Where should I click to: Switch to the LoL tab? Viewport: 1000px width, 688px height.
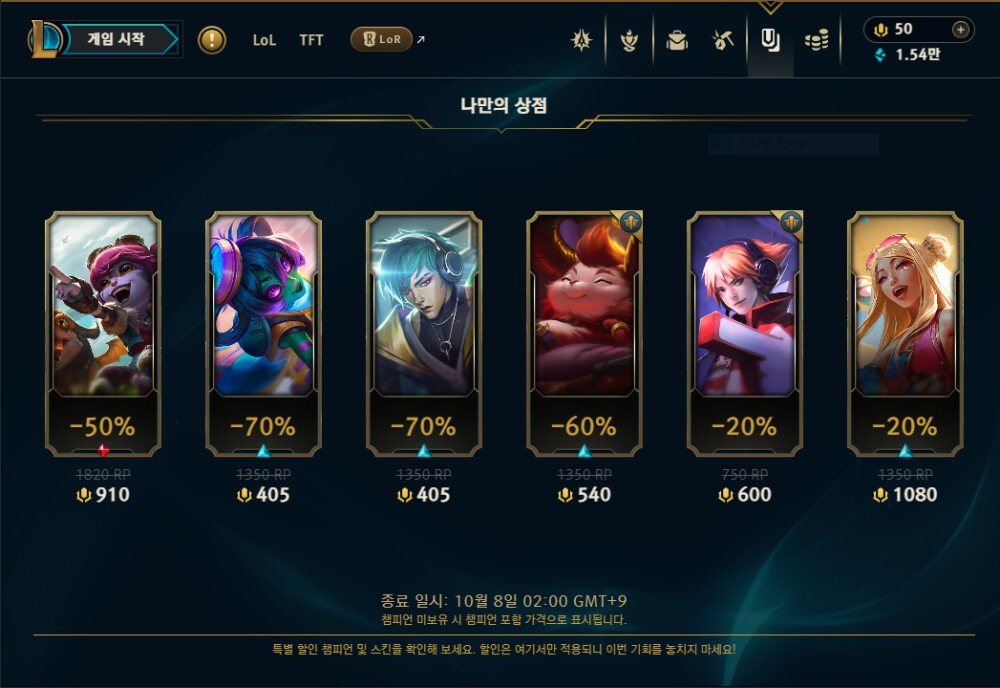tap(264, 41)
